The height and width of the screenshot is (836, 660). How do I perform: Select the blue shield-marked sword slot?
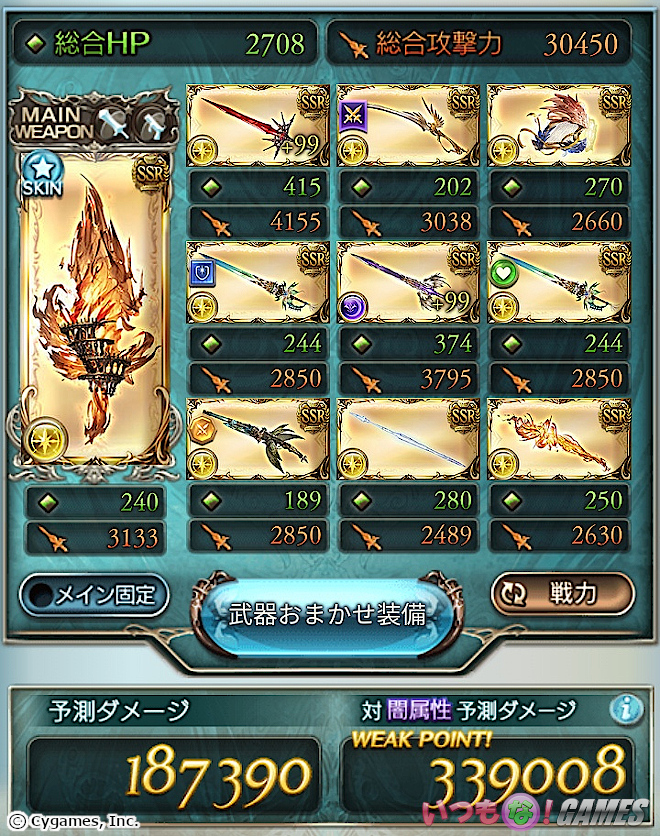pyautogui.click(x=257, y=283)
